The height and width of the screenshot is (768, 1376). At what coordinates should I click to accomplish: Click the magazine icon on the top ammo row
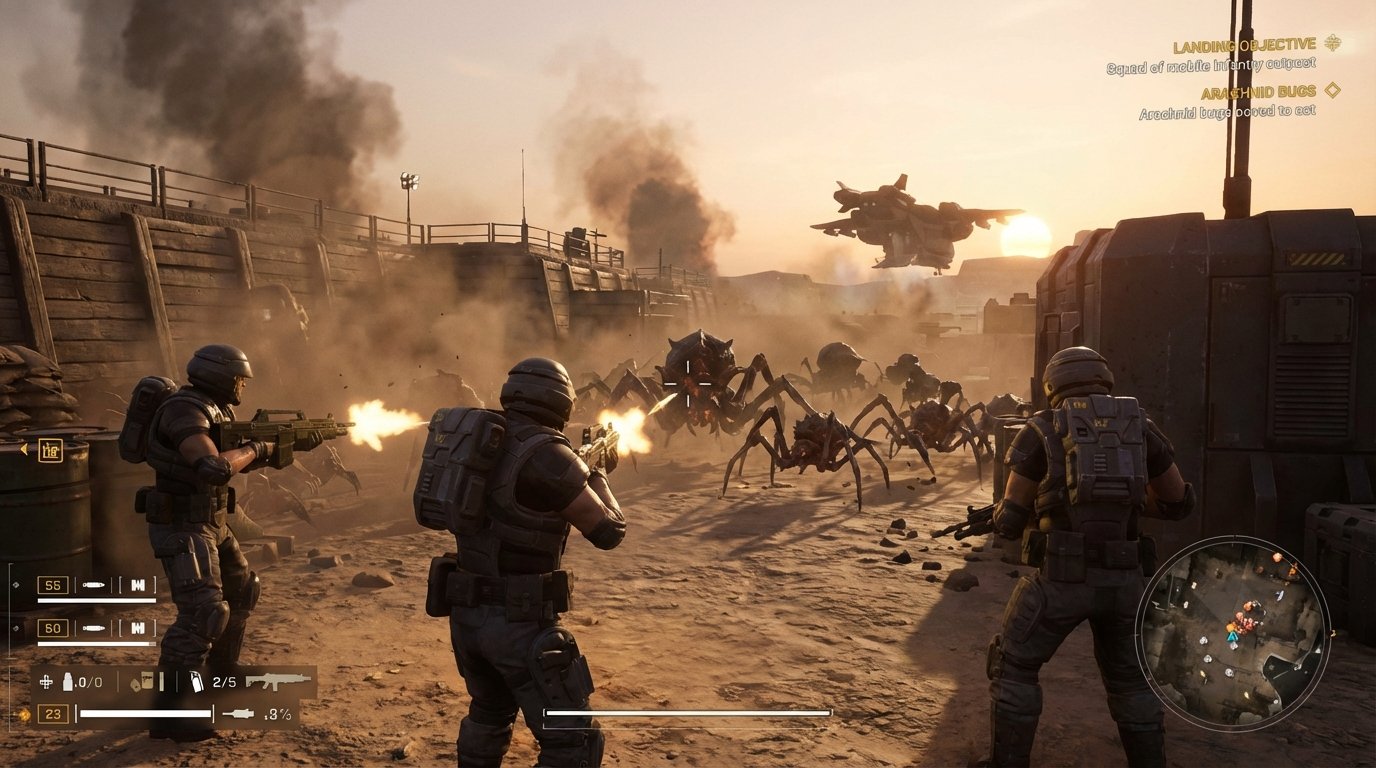click(x=138, y=584)
